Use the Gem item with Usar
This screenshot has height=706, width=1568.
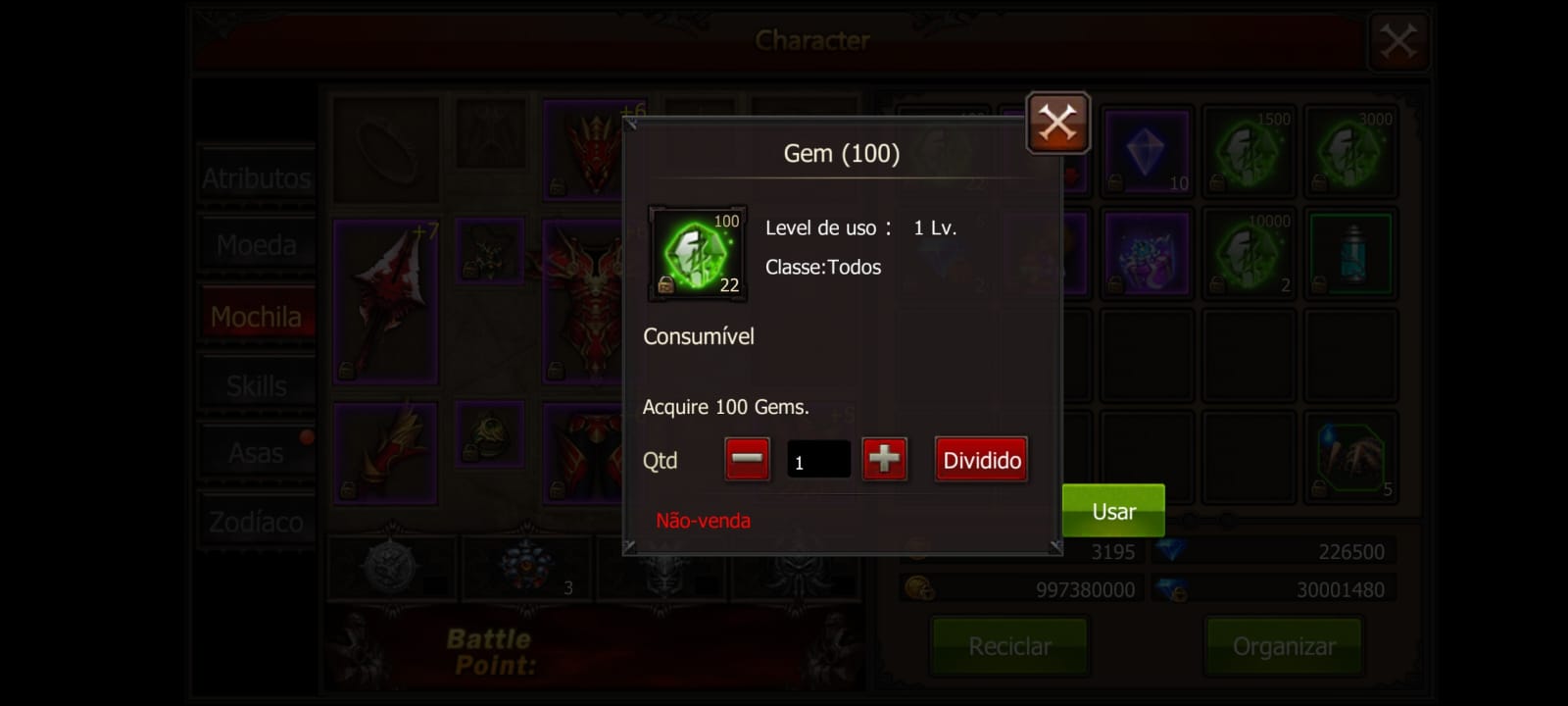pyautogui.click(x=1113, y=511)
